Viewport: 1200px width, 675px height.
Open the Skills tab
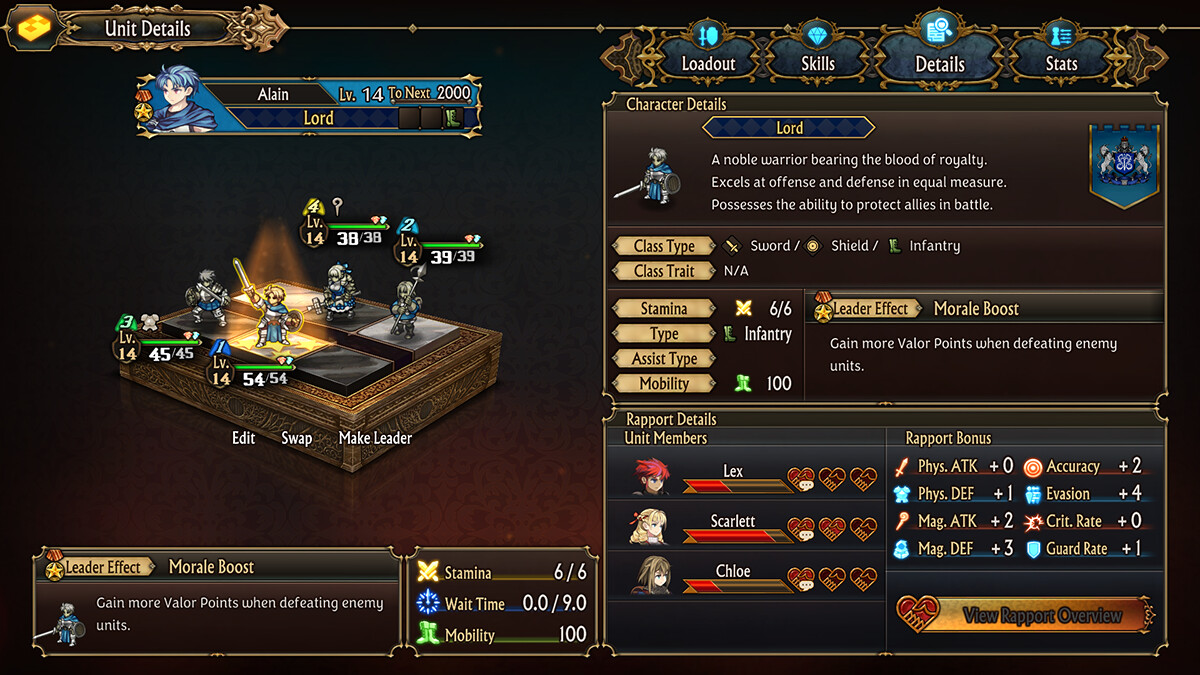coord(818,50)
